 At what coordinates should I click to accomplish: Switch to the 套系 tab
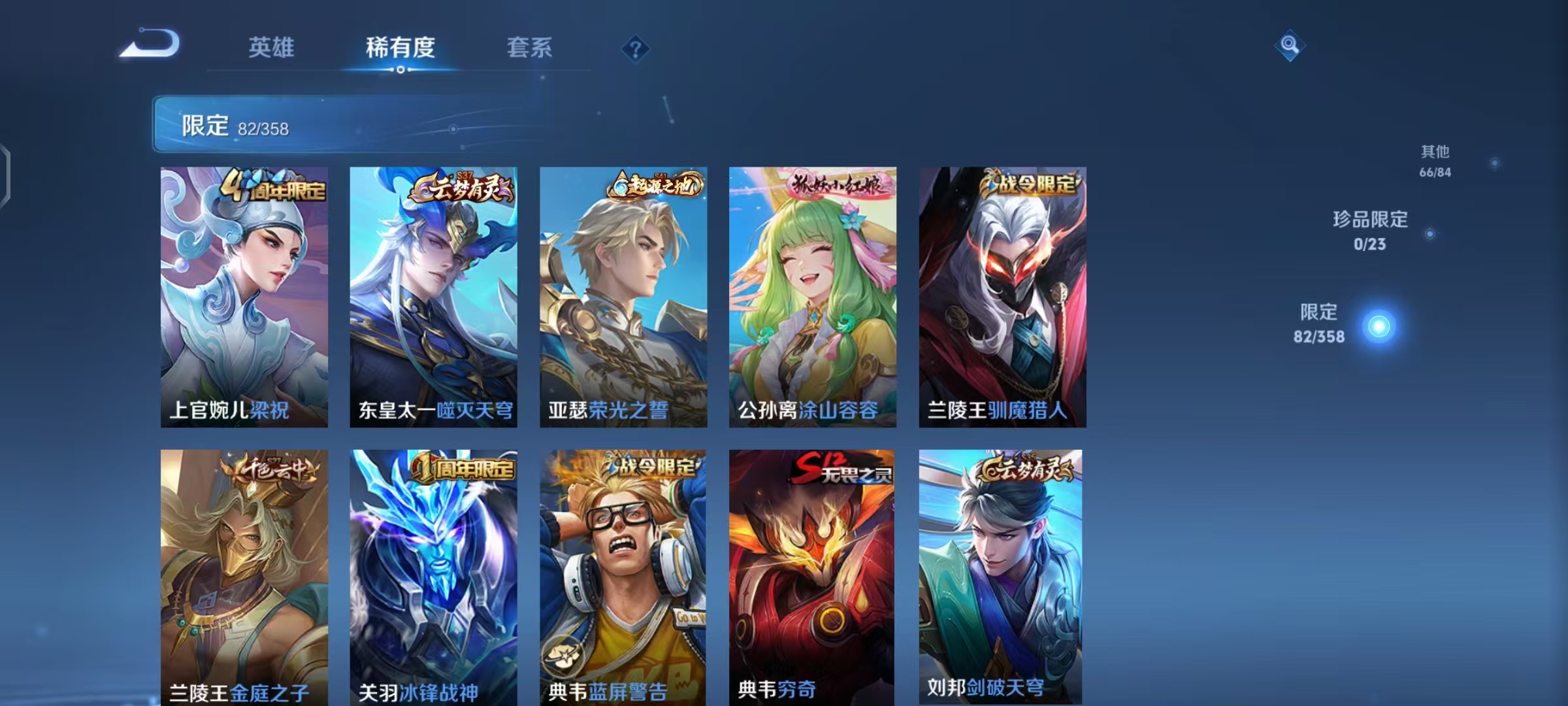click(x=529, y=48)
